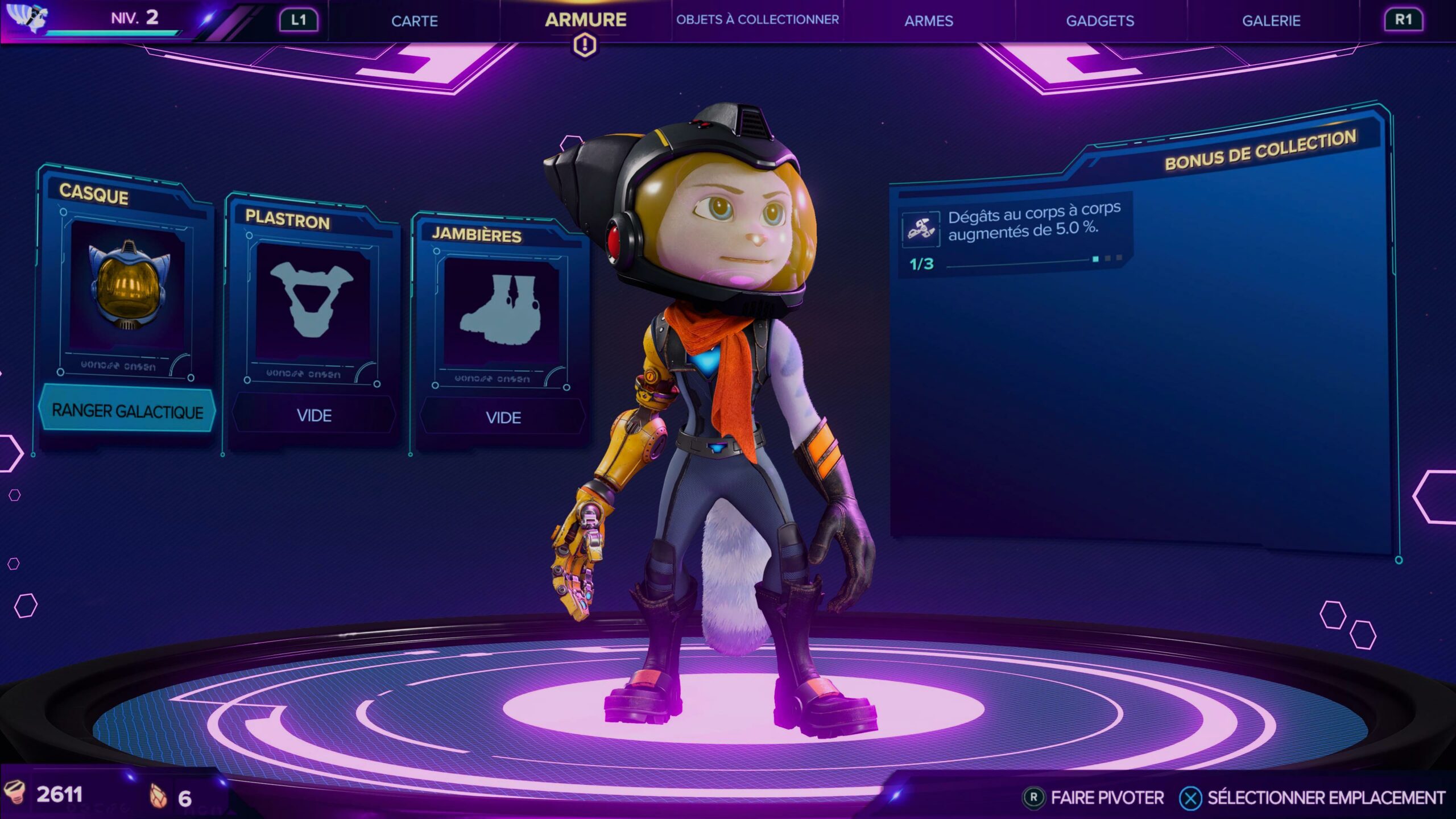
Task: Show the Gadgets tab
Action: 1099,21
